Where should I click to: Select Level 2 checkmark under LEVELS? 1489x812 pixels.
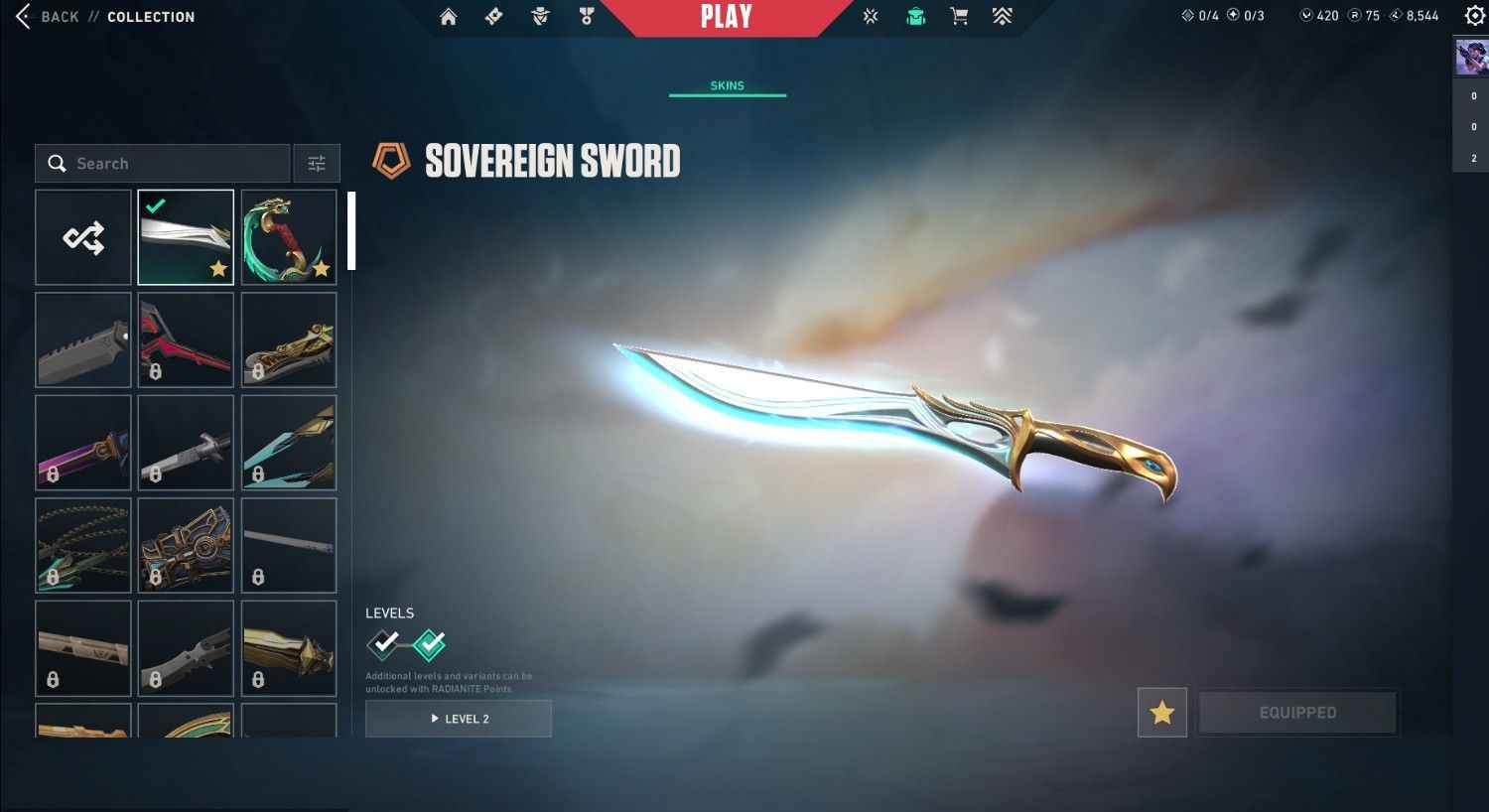tap(429, 644)
